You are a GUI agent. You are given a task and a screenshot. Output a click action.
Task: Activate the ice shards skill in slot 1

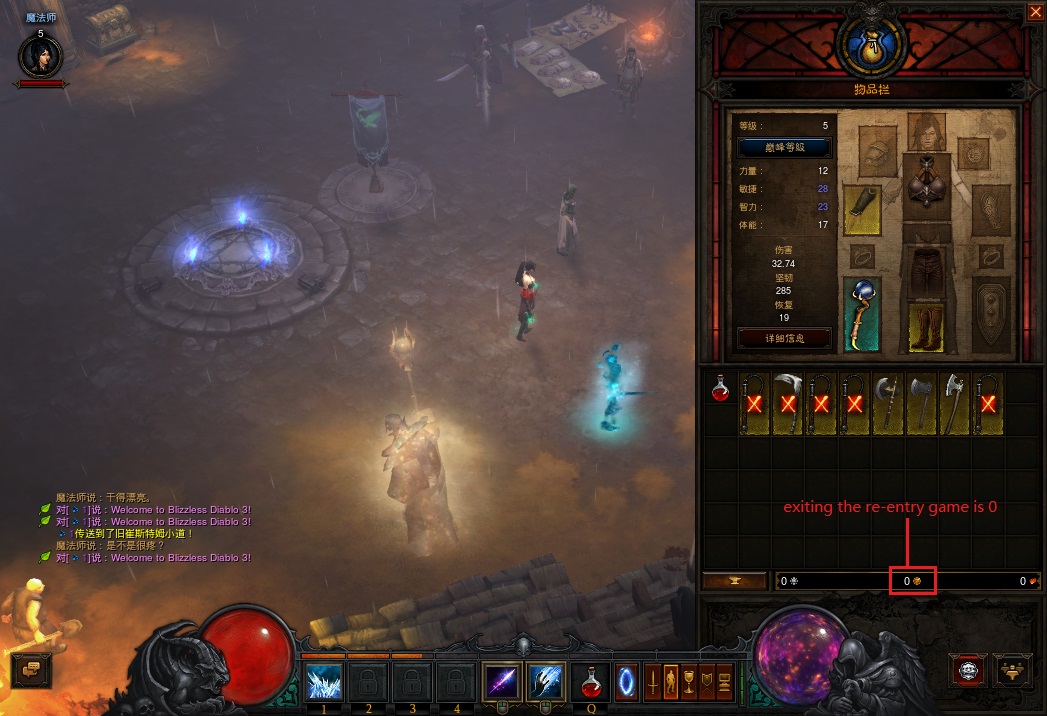pos(324,682)
